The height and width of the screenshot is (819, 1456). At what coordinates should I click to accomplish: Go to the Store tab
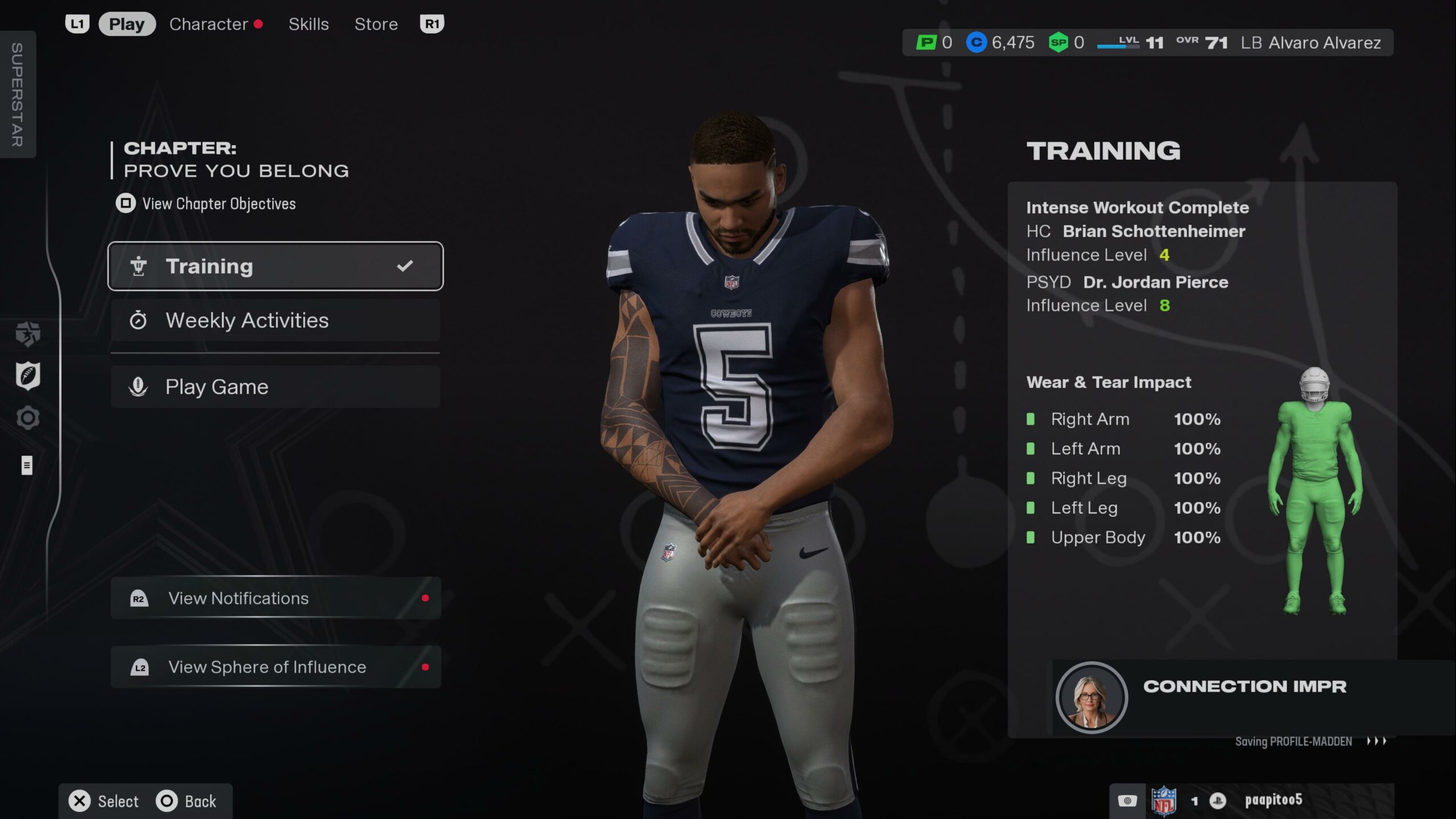[x=376, y=24]
